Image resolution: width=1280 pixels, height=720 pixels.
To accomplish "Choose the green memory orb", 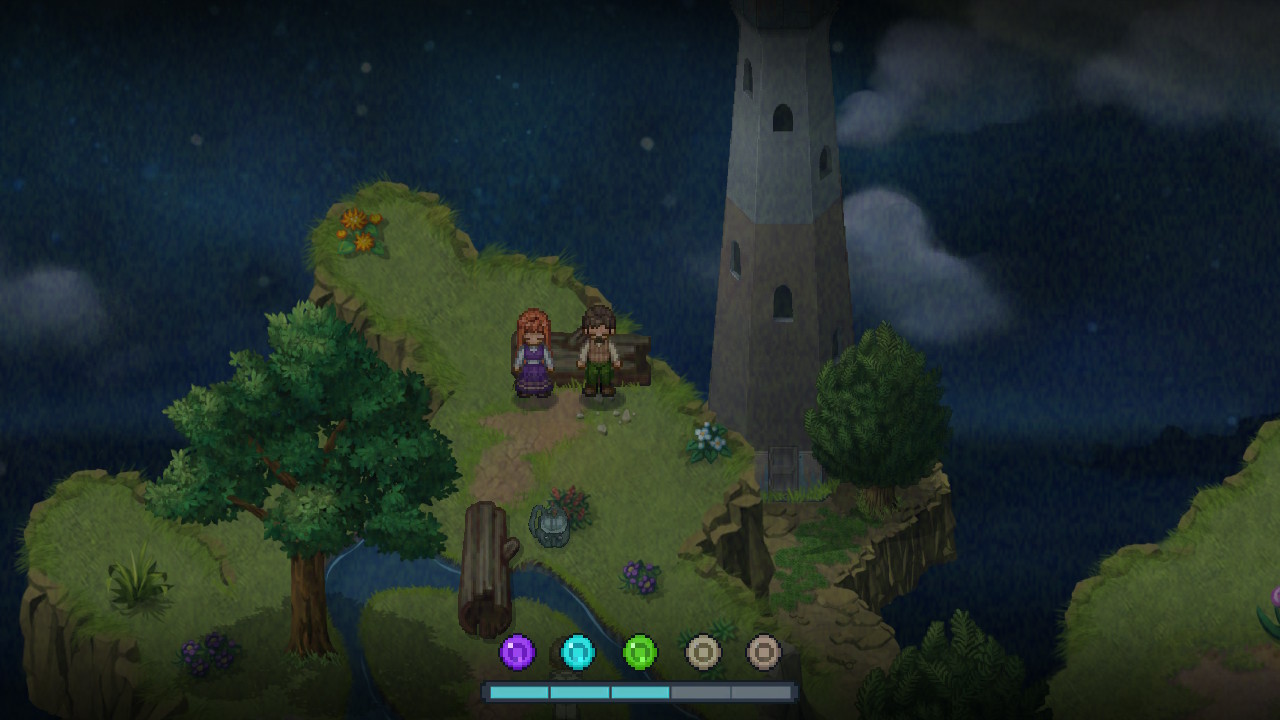I will (x=640, y=653).
